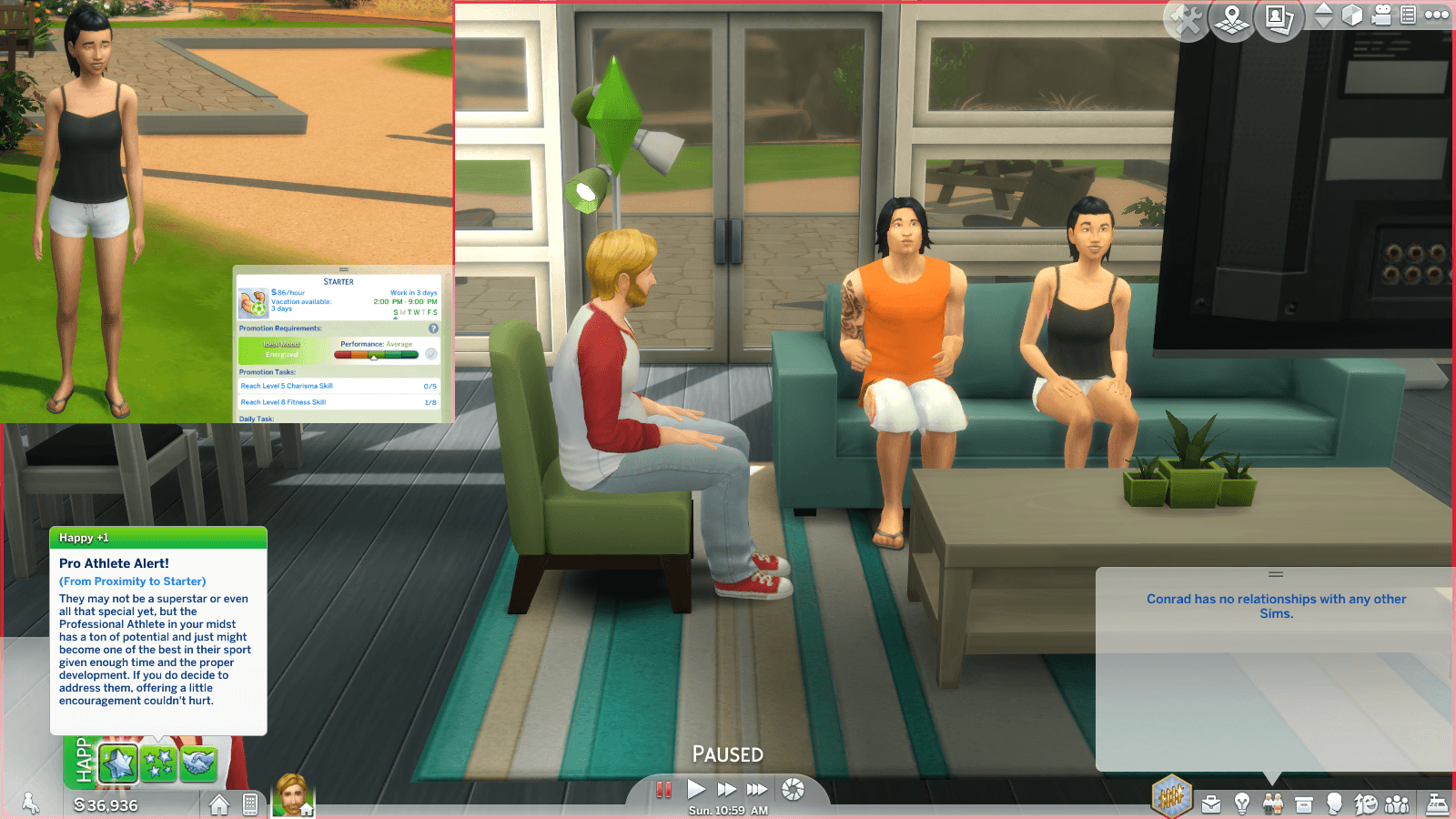1456x819 pixels.
Task: Collapse the Conrad notification panel handle
Action: coord(1278,574)
